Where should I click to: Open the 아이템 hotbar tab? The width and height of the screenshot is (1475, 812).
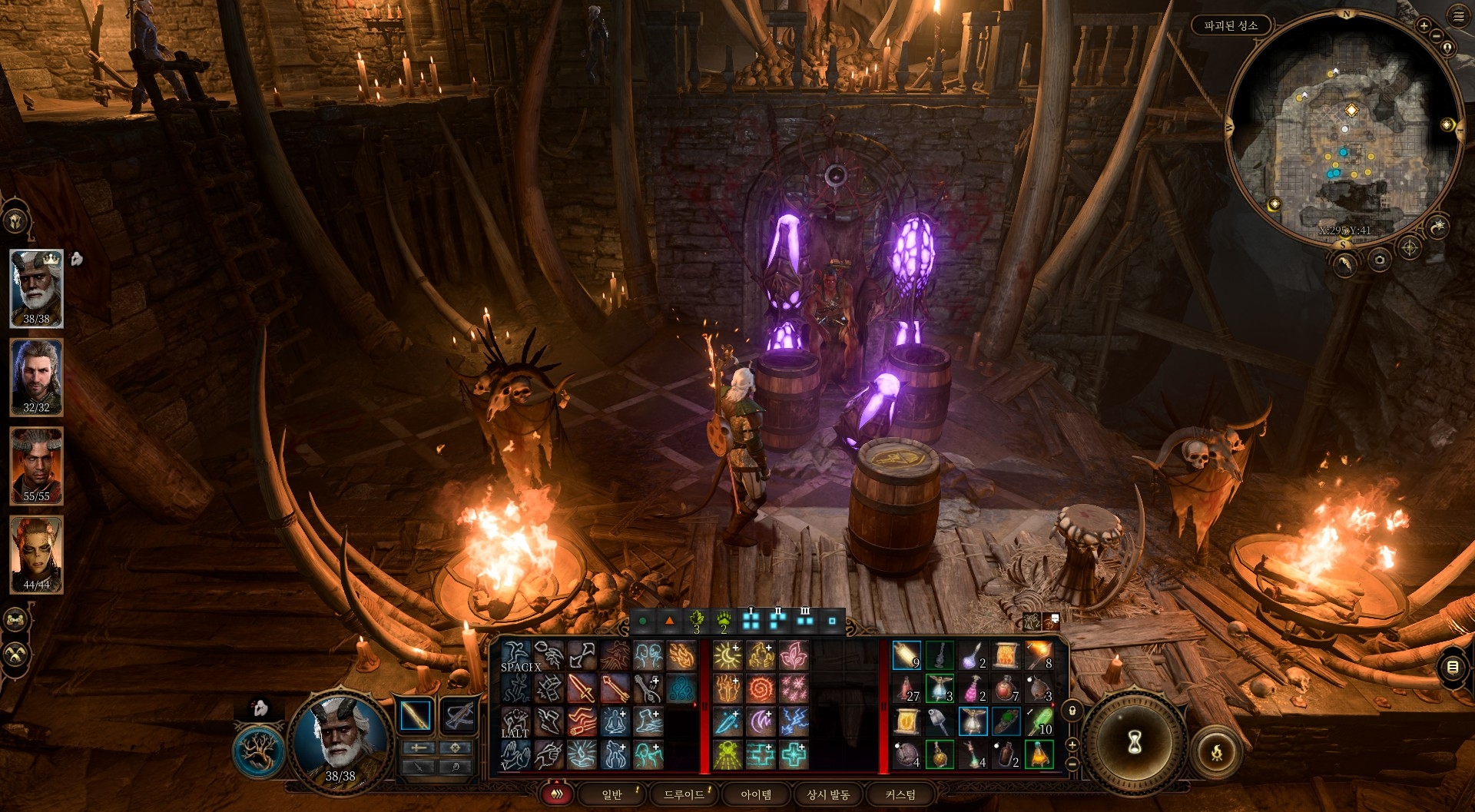click(x=755, y=794)
